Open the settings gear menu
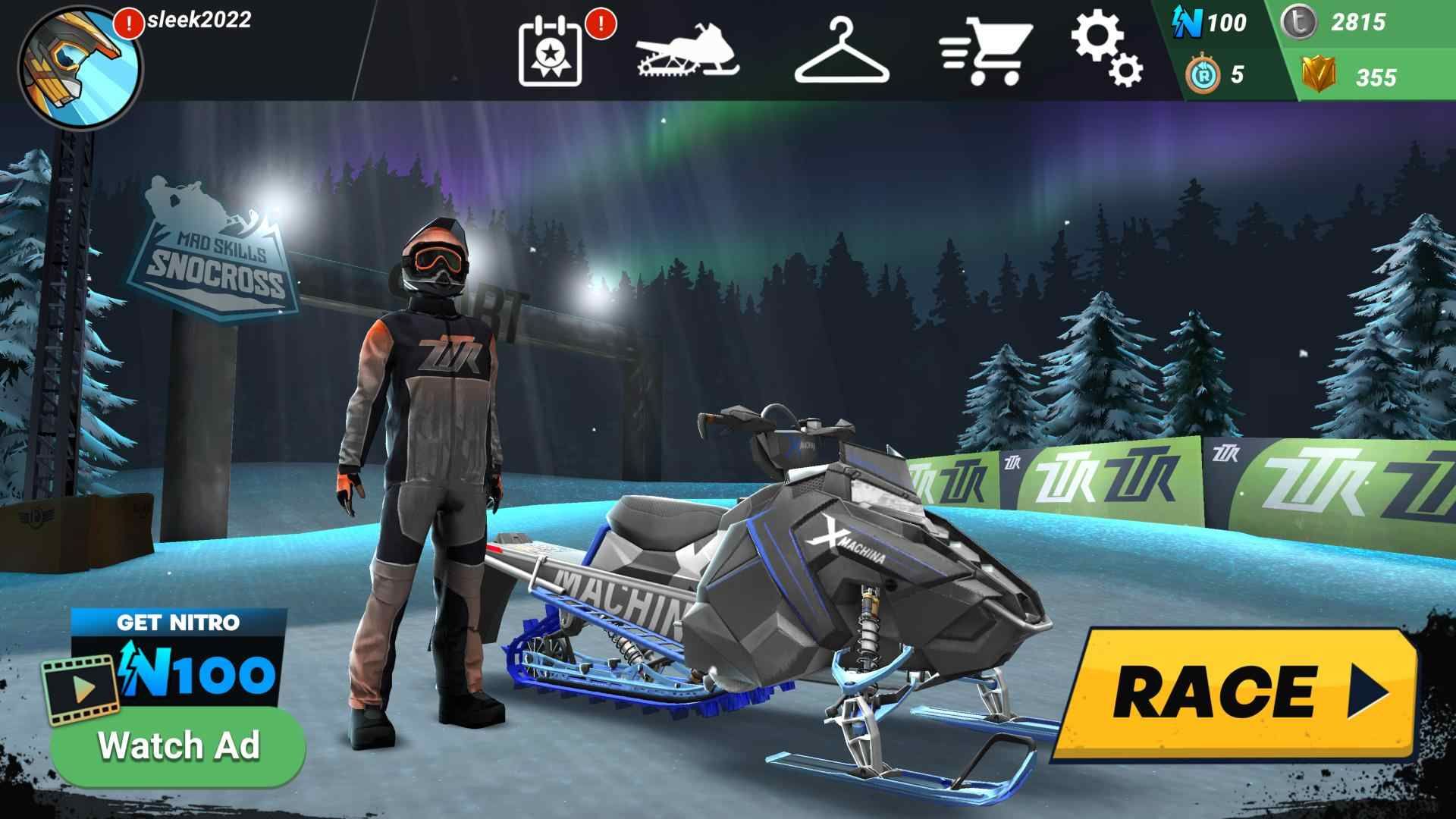 (x=1107, y=49)
